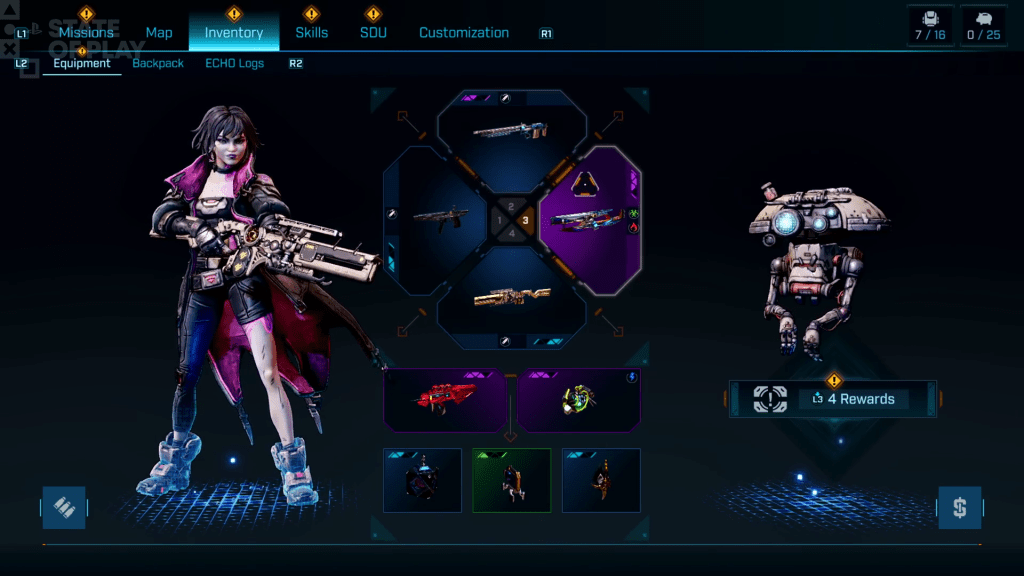Select the Inventory tab
The width and height of the screenshot is (1024, 576).
(234, 32)
